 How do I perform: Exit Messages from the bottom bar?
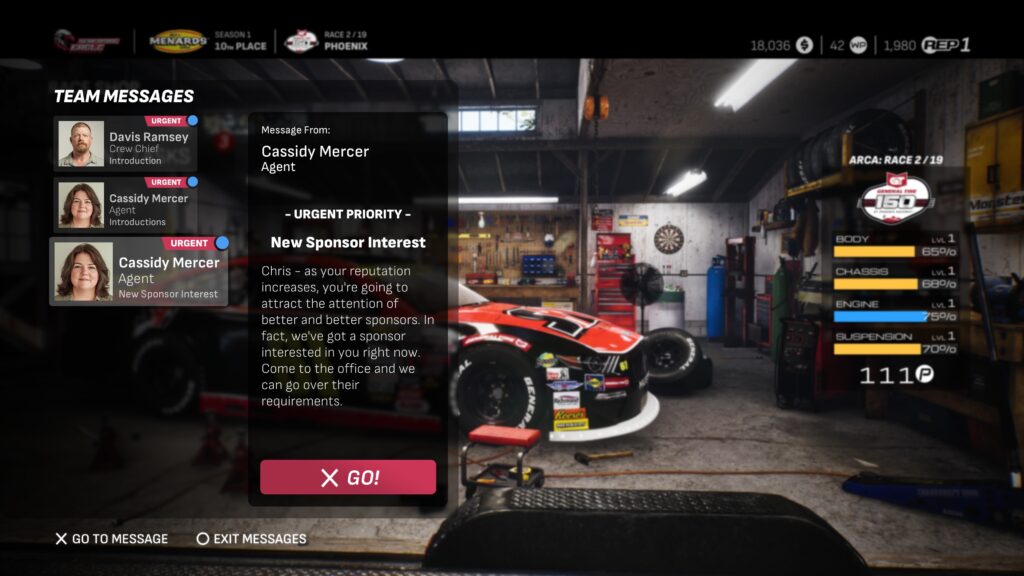(x=251, y=539)
